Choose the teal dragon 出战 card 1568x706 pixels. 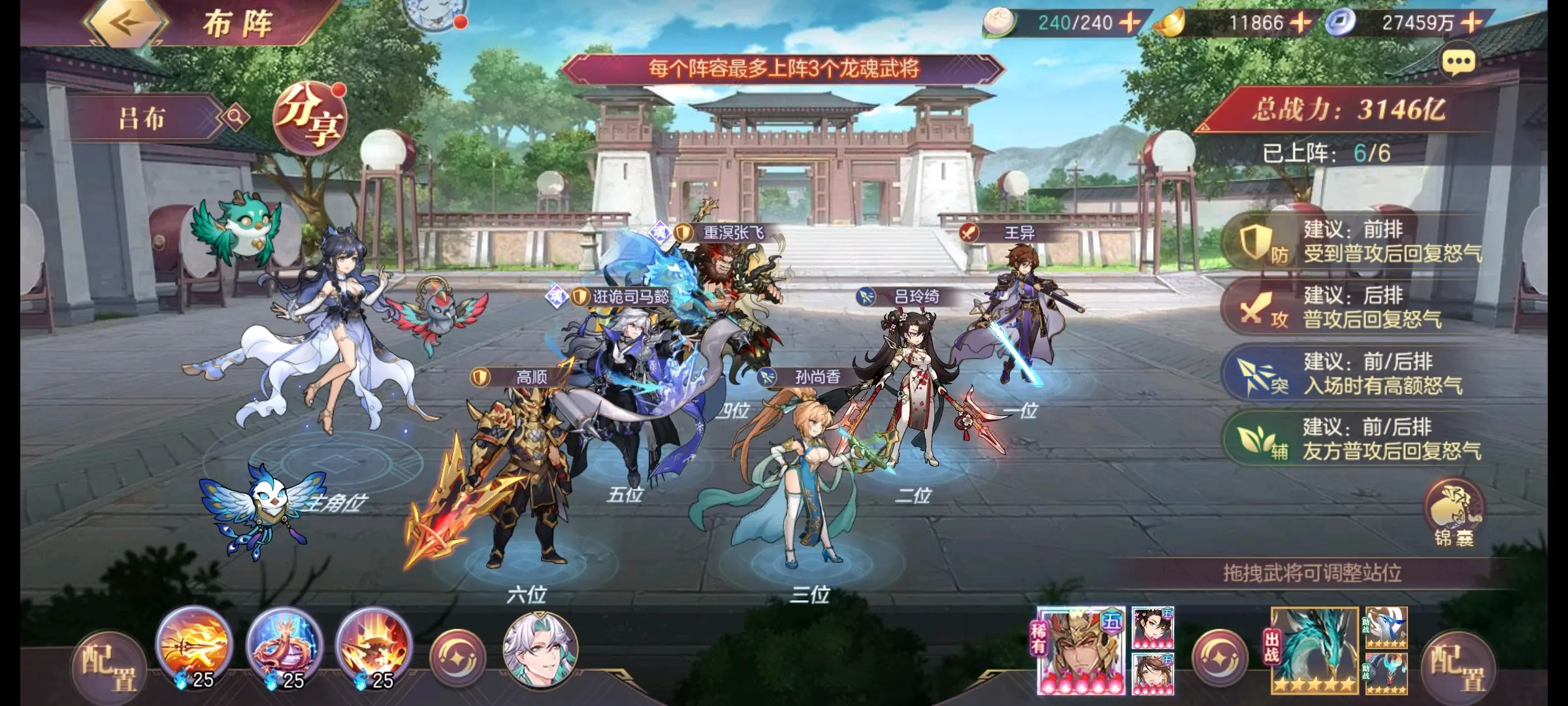point(1315,650)
